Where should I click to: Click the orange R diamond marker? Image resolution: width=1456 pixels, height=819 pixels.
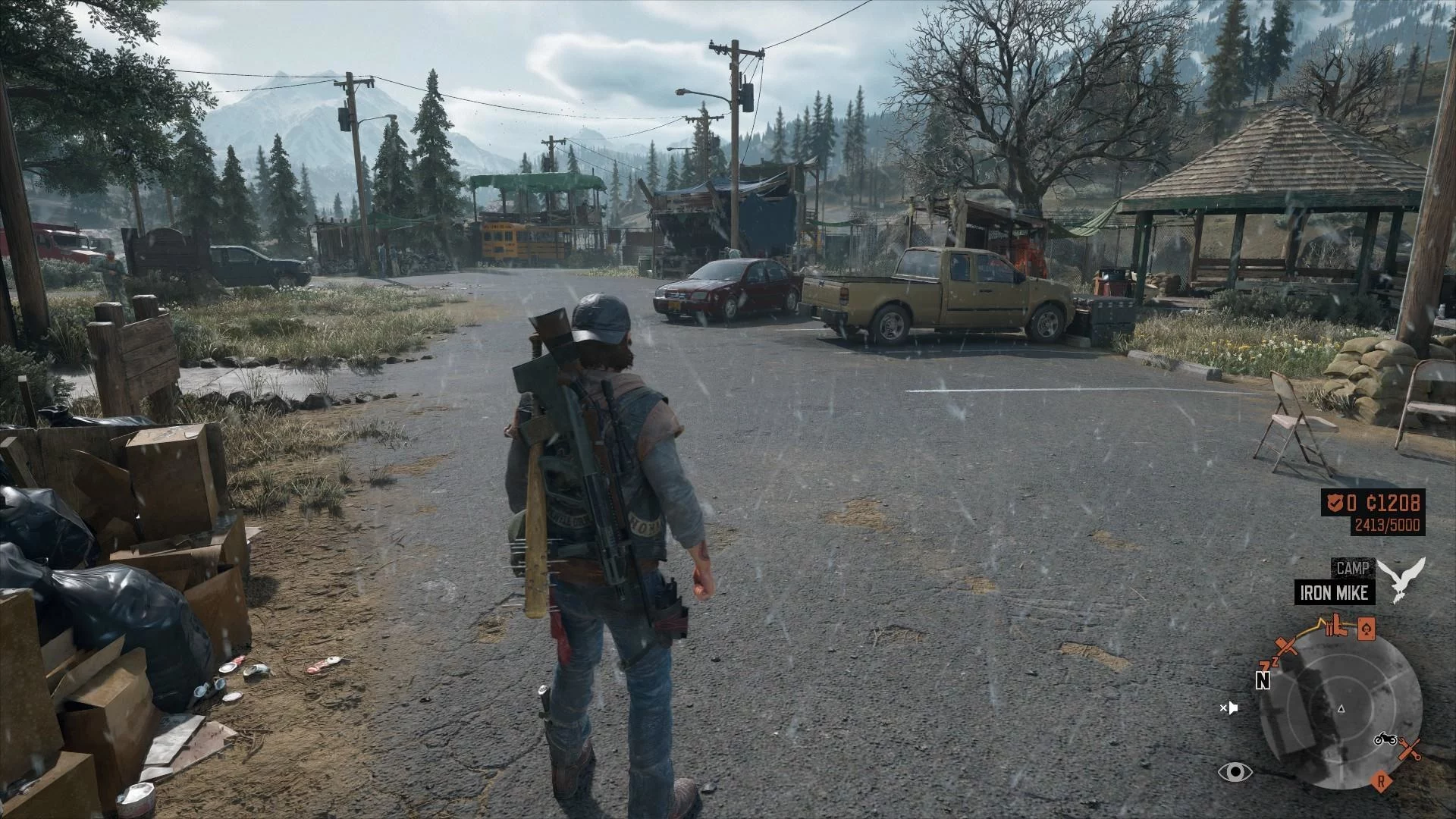pyautogui.click(x=1382, y=780)
